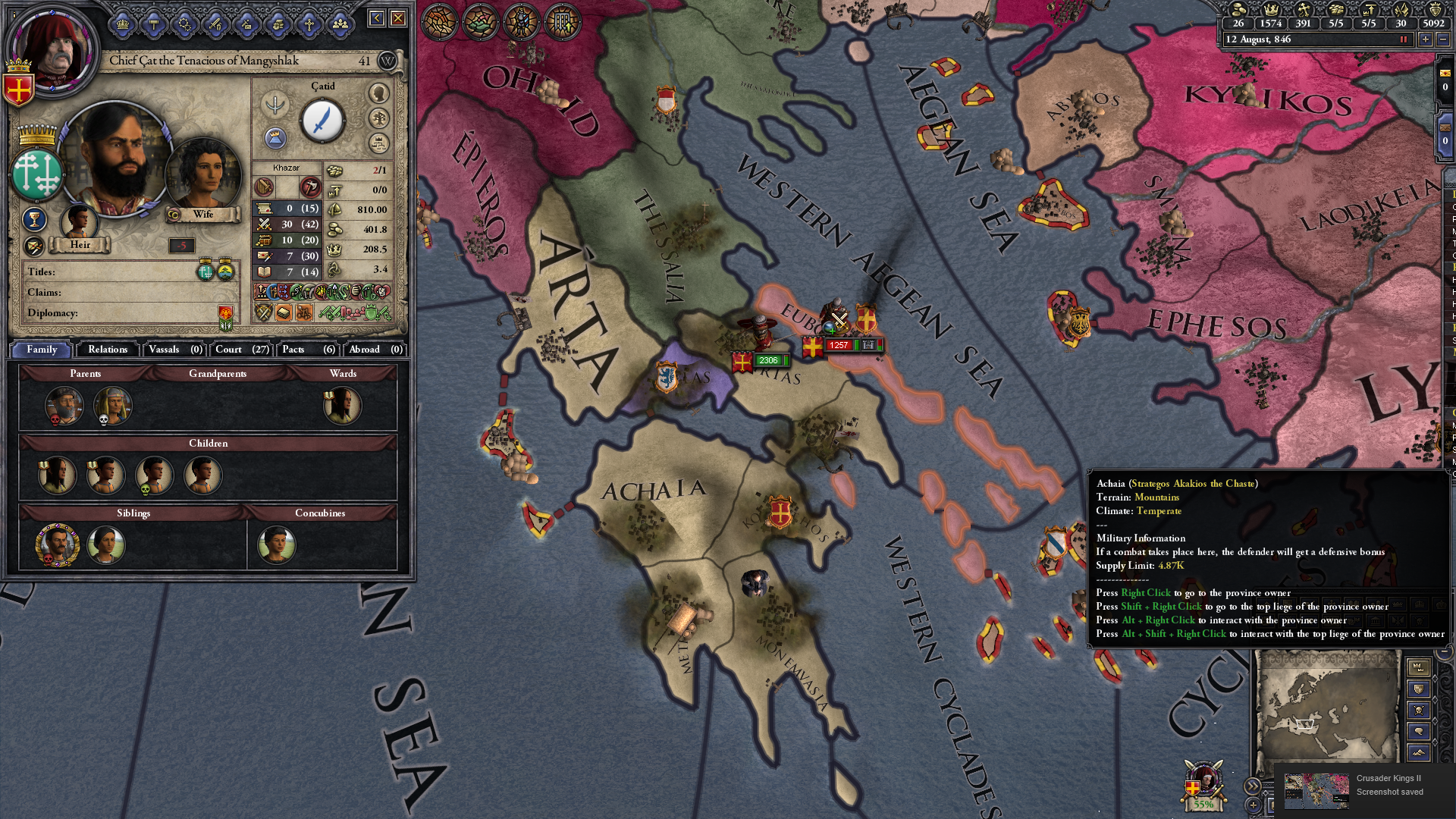
Task: Open the Laws screen via the crown icon
Action: pyautogui.click(x=122, y=25)
